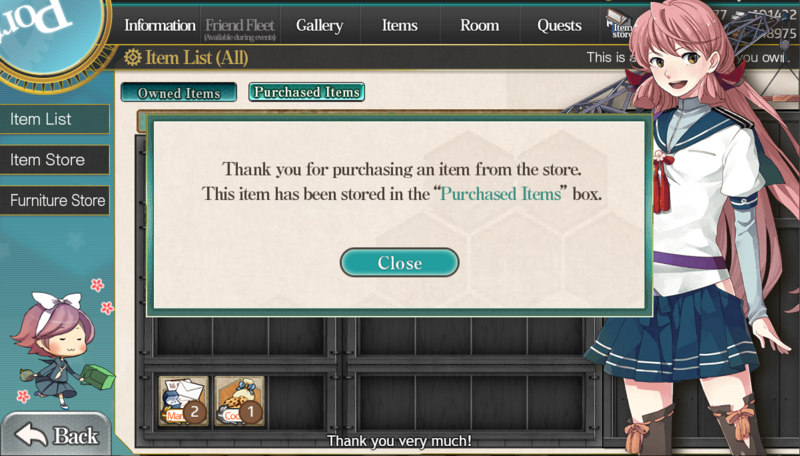Open the Quests menu
This screenshot has width=800, height=456.
[x=559, y=25]
